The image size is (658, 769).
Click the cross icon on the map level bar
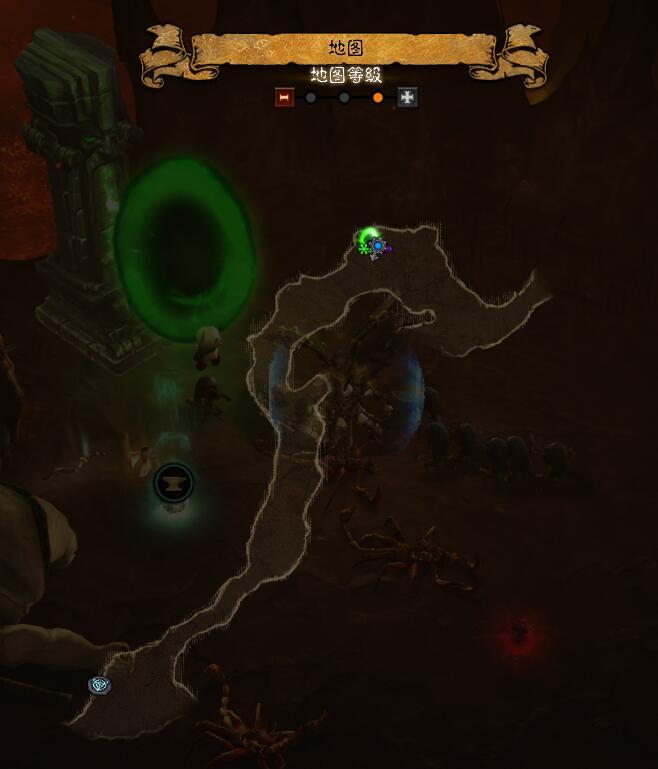point(407,97)
